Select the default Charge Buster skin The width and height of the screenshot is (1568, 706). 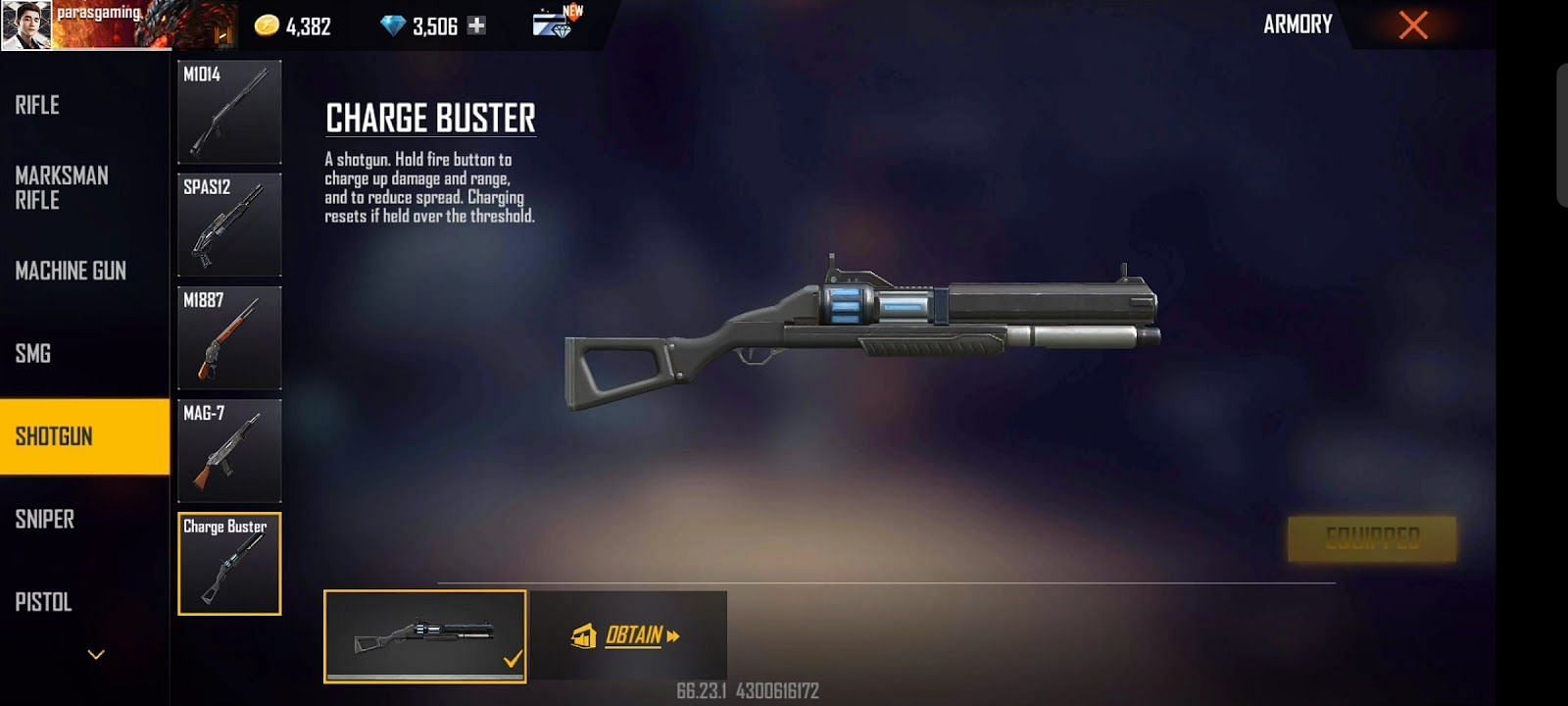(x=424, y=635)
